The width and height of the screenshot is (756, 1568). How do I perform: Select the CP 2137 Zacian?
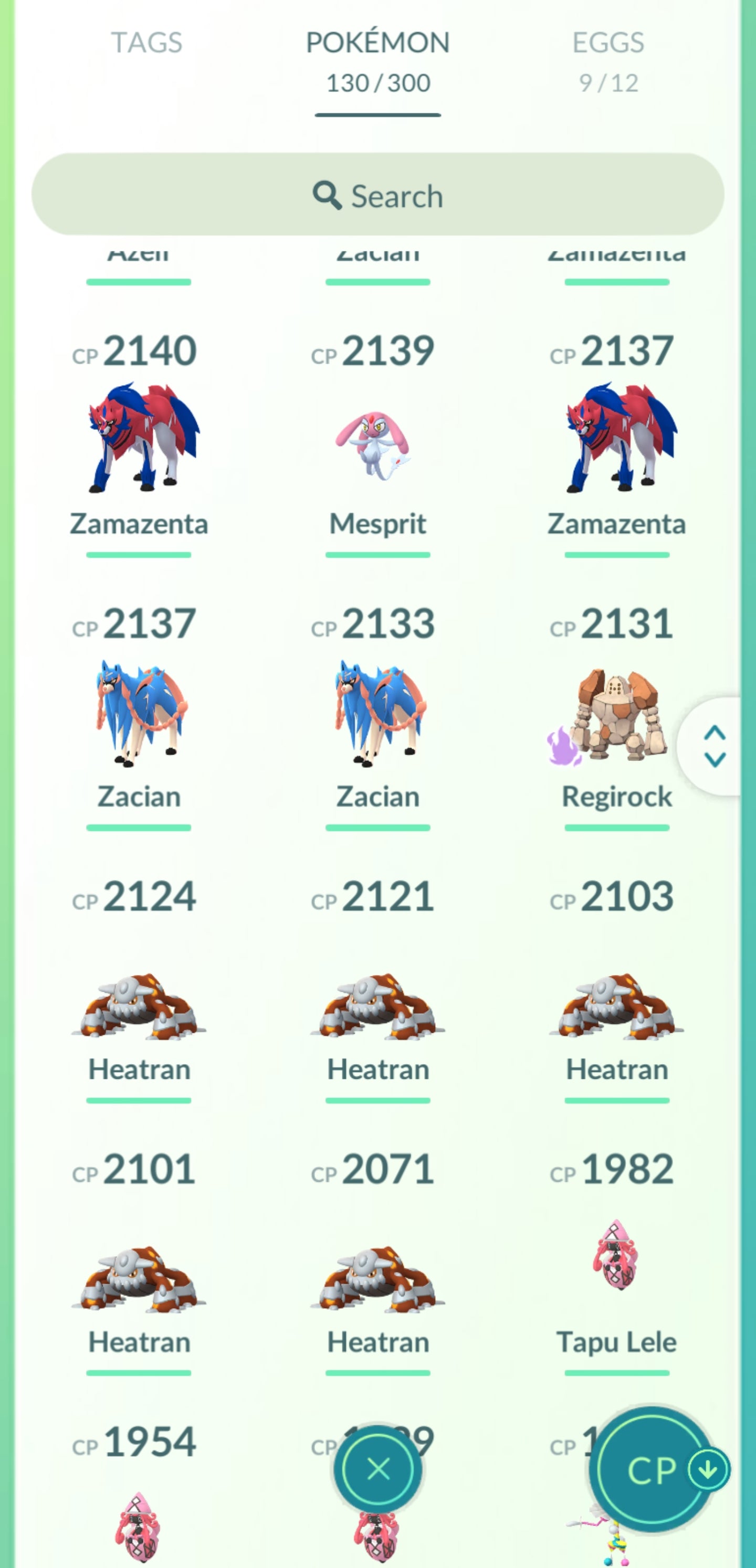(x=139, y=712)
